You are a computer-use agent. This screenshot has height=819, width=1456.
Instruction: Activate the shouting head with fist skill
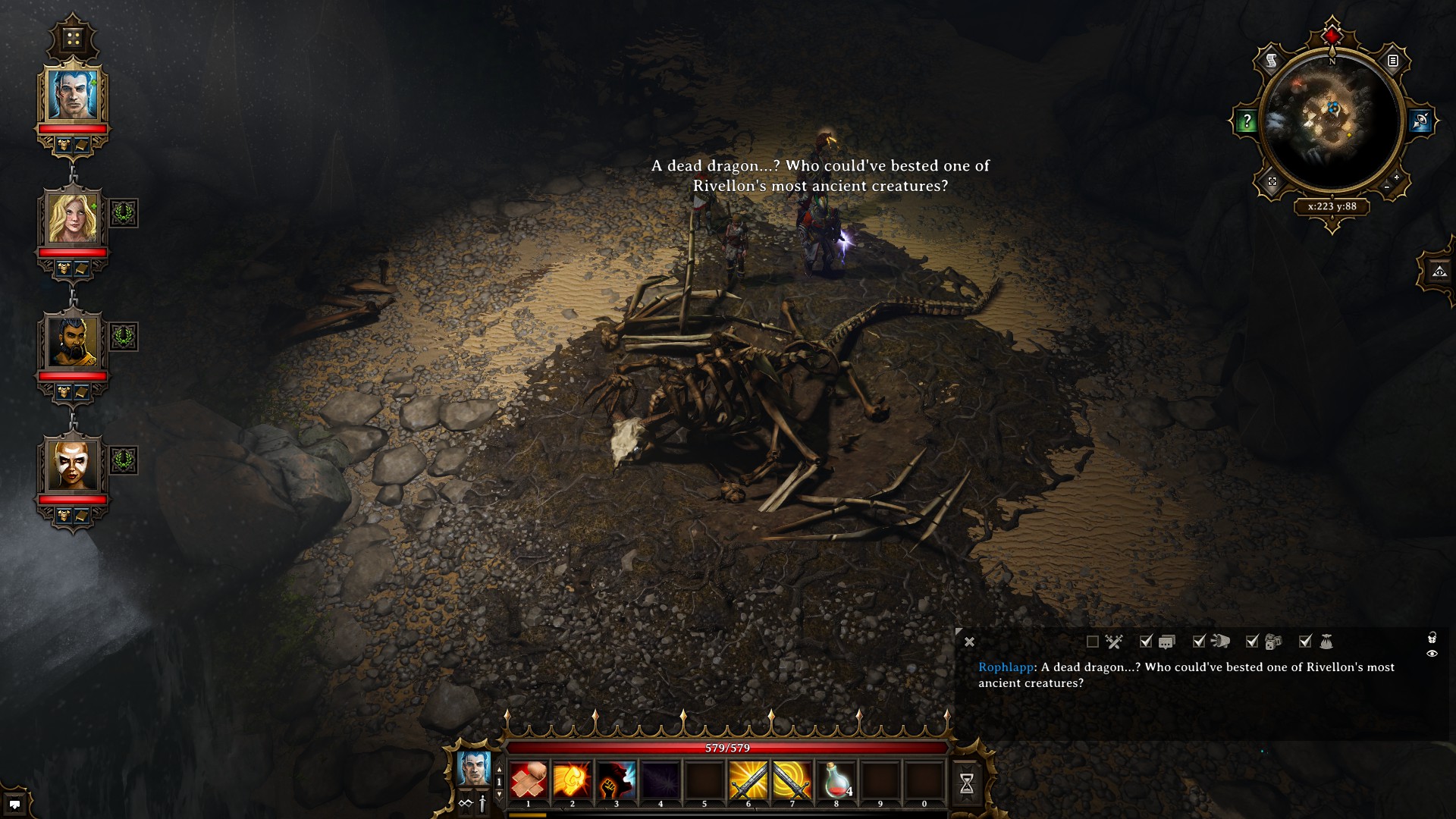617,780
